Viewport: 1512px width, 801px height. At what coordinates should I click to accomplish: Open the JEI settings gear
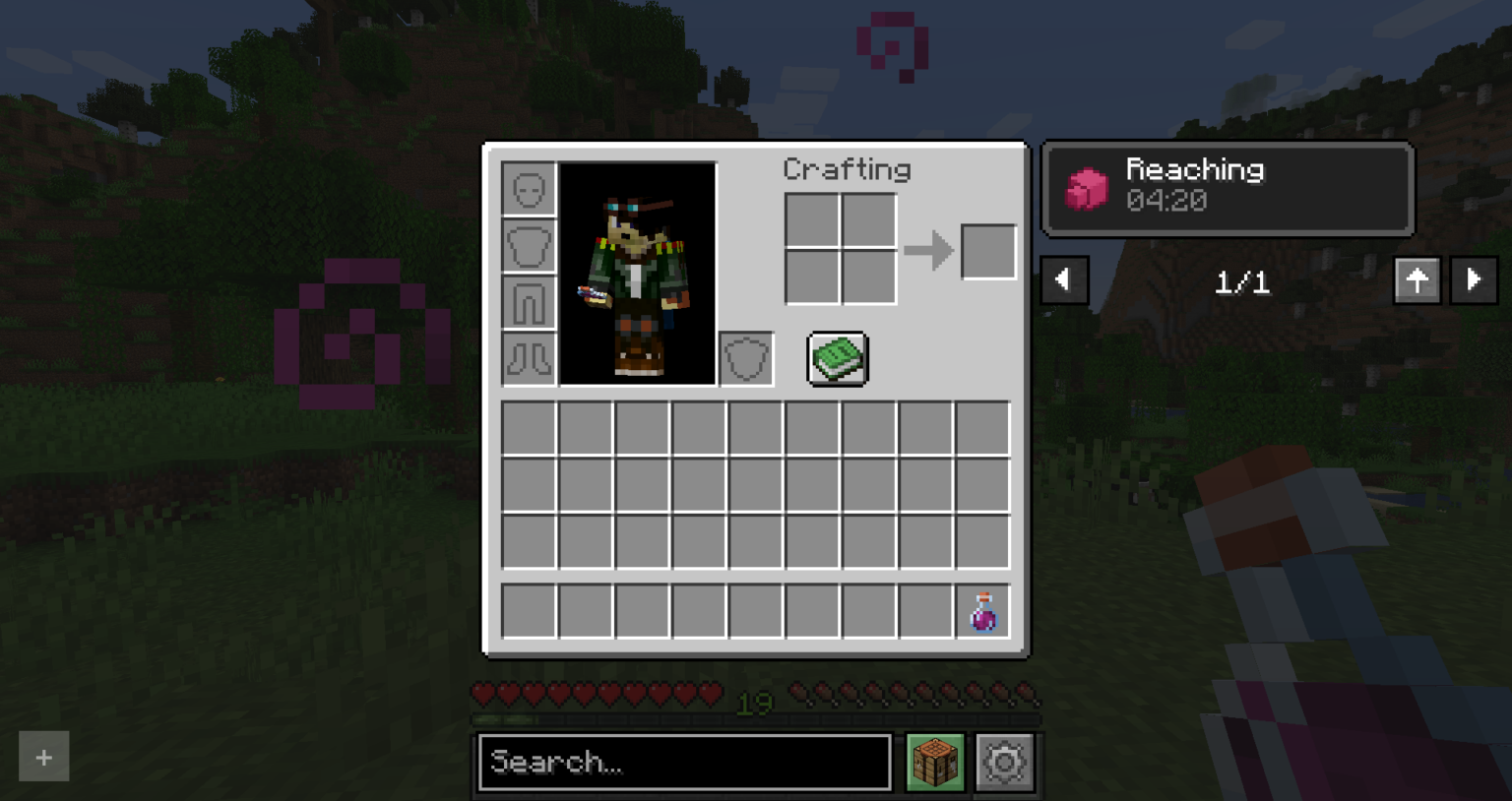click(1004, 762)
